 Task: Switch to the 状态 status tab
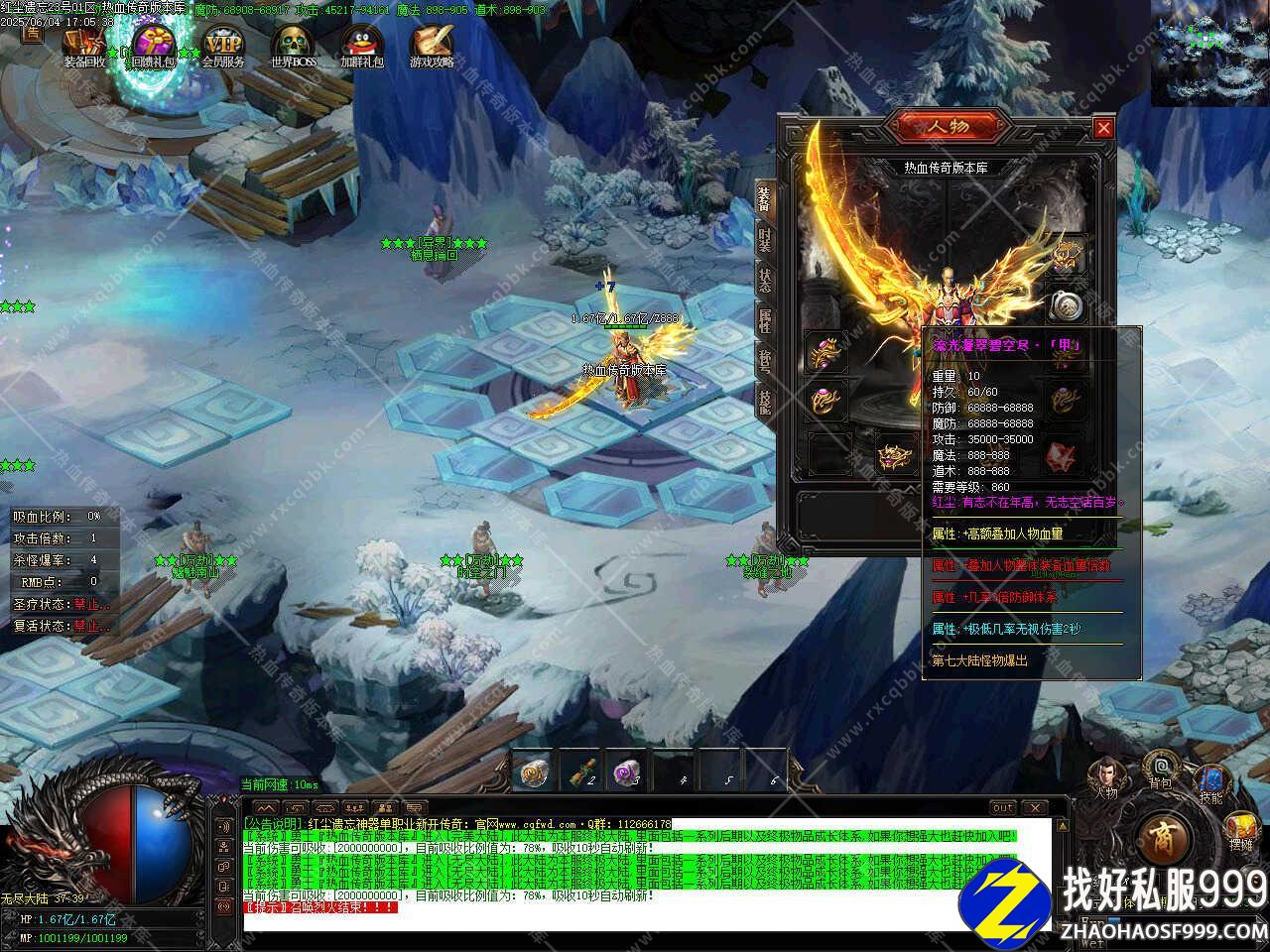tap(764, 282)
